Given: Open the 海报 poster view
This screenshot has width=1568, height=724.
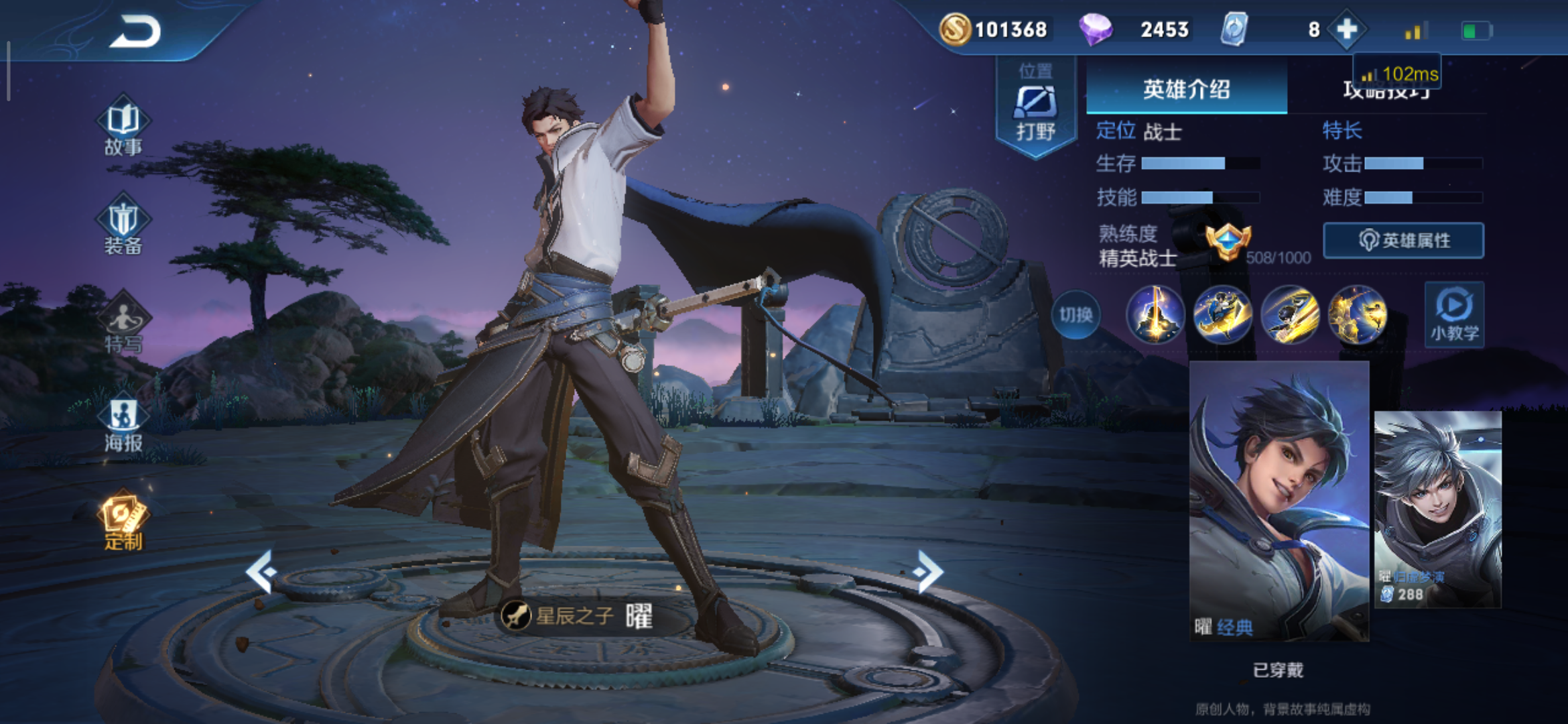Looking at the screenshot, I should pyautogui.click(x=123, y=424).
